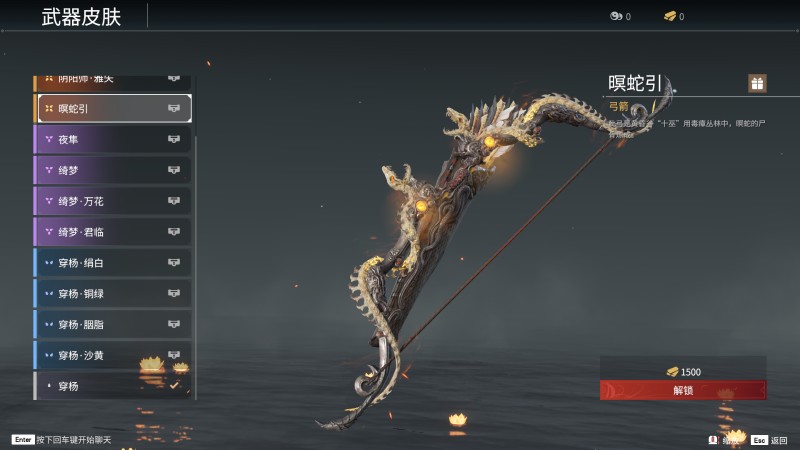Pick the 绮梦·万花 skin
800x450 pixels.
click(113, 201)
